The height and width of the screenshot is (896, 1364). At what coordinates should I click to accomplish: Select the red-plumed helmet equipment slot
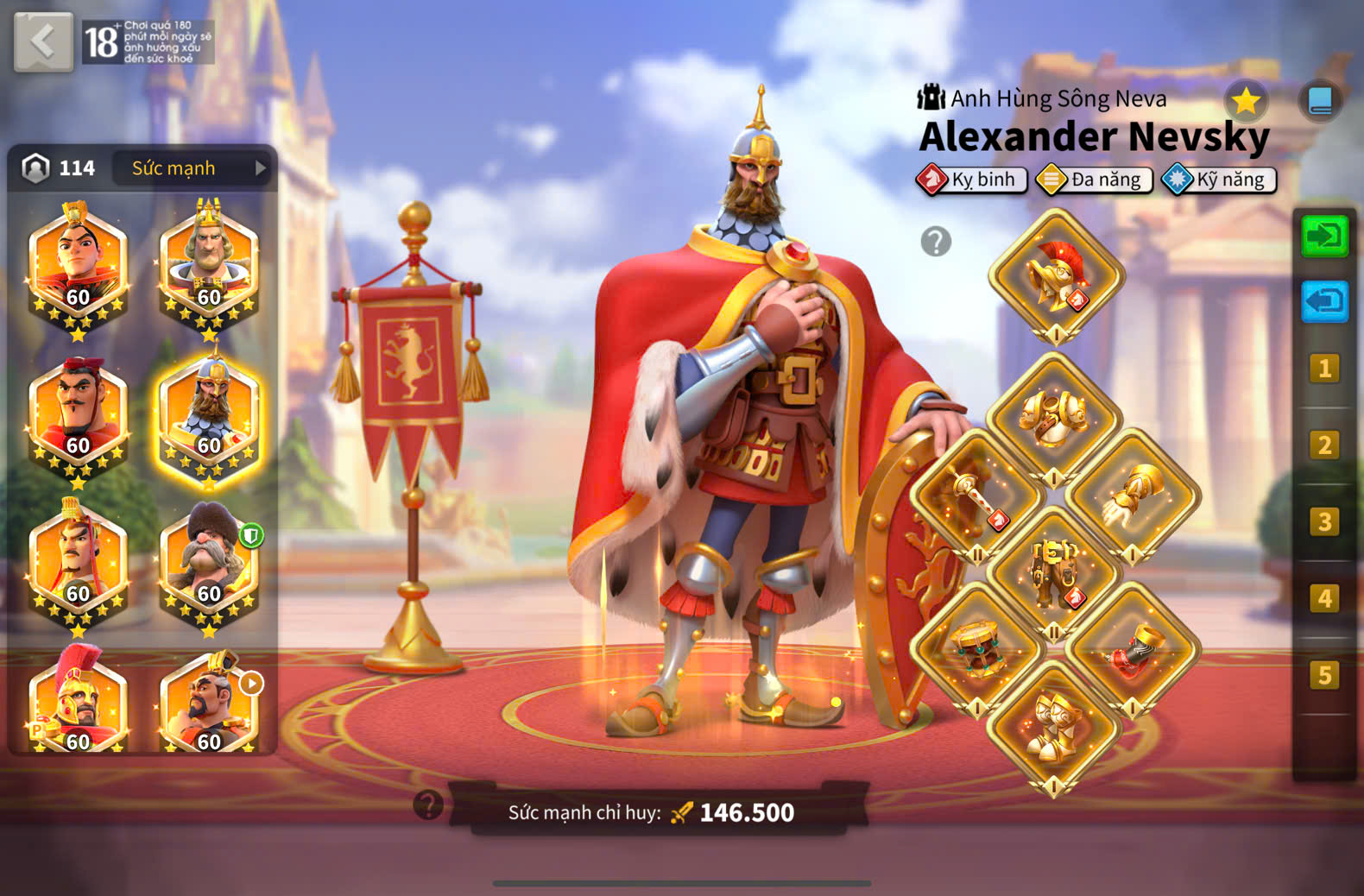pyautogui.click(x=1056, y=276)
